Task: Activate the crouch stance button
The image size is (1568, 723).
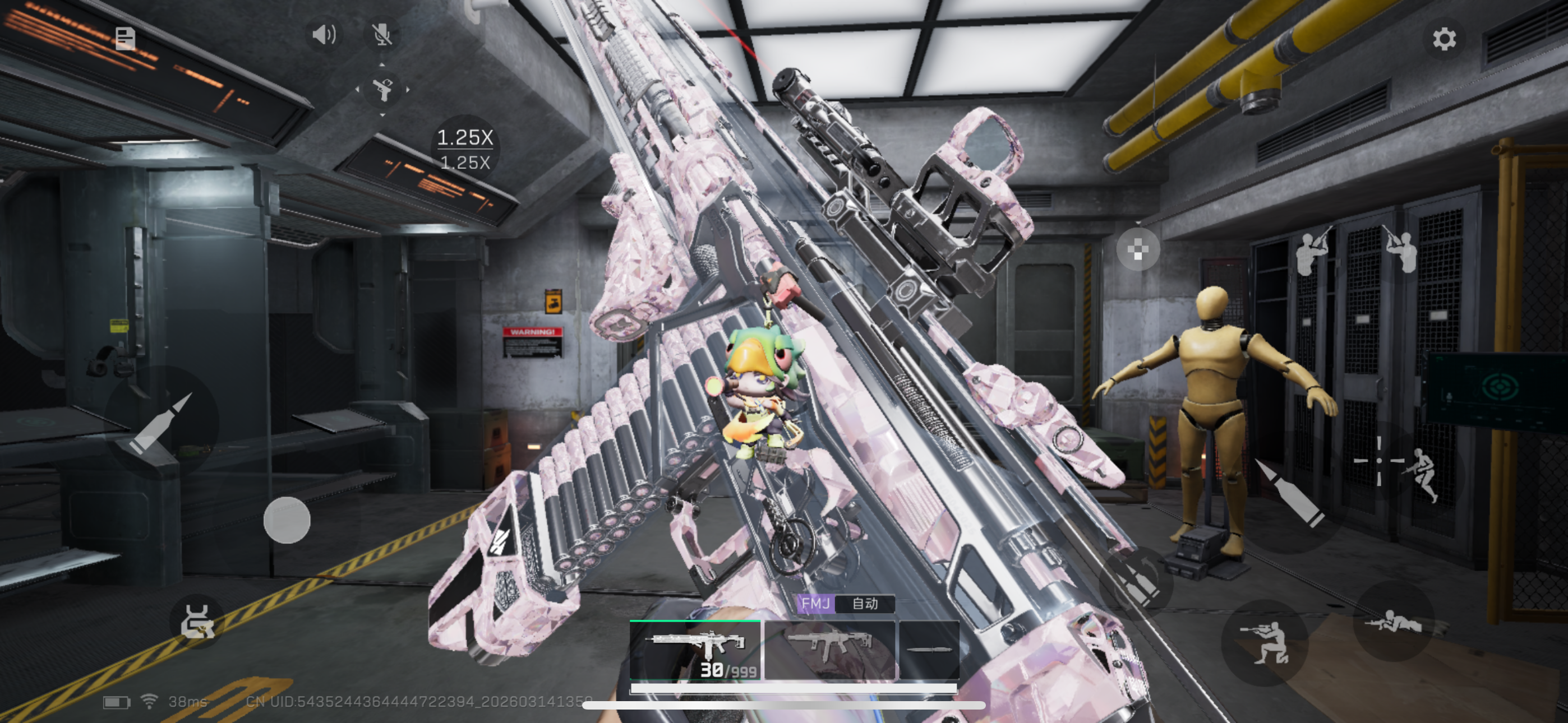Action: tap(1265, 643)
